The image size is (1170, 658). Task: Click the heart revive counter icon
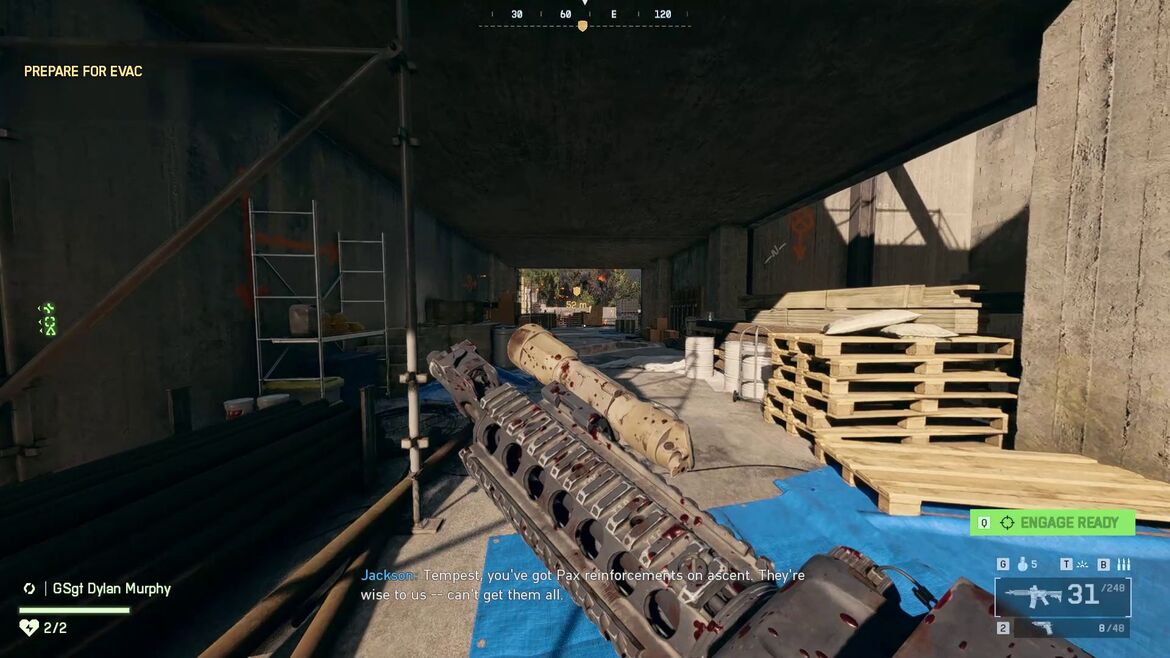coord(28,628)
